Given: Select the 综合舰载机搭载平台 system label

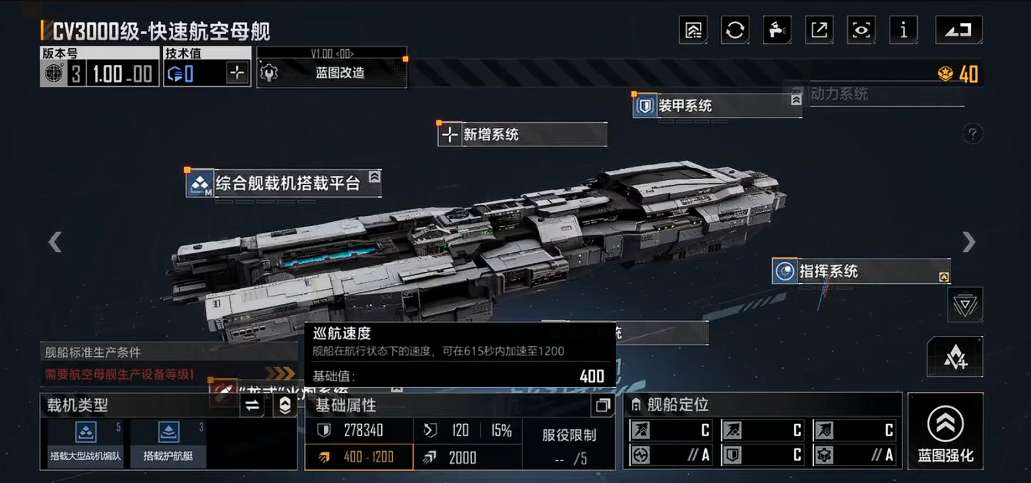Looking at the screenshot, I should [x=284, y=183].
